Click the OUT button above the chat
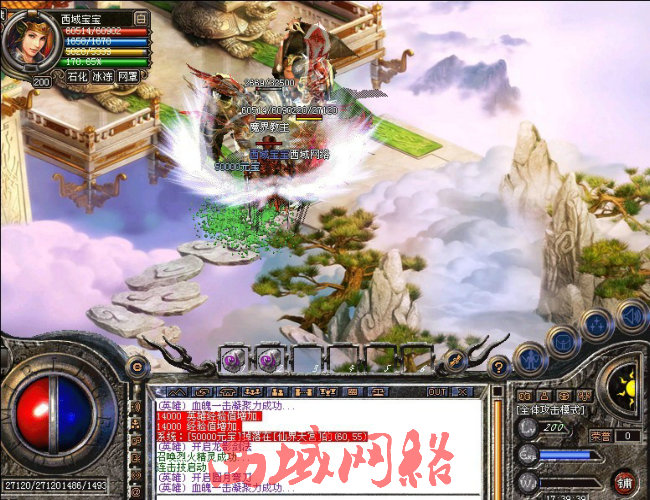650x500 pixels. tap(437, 391)
